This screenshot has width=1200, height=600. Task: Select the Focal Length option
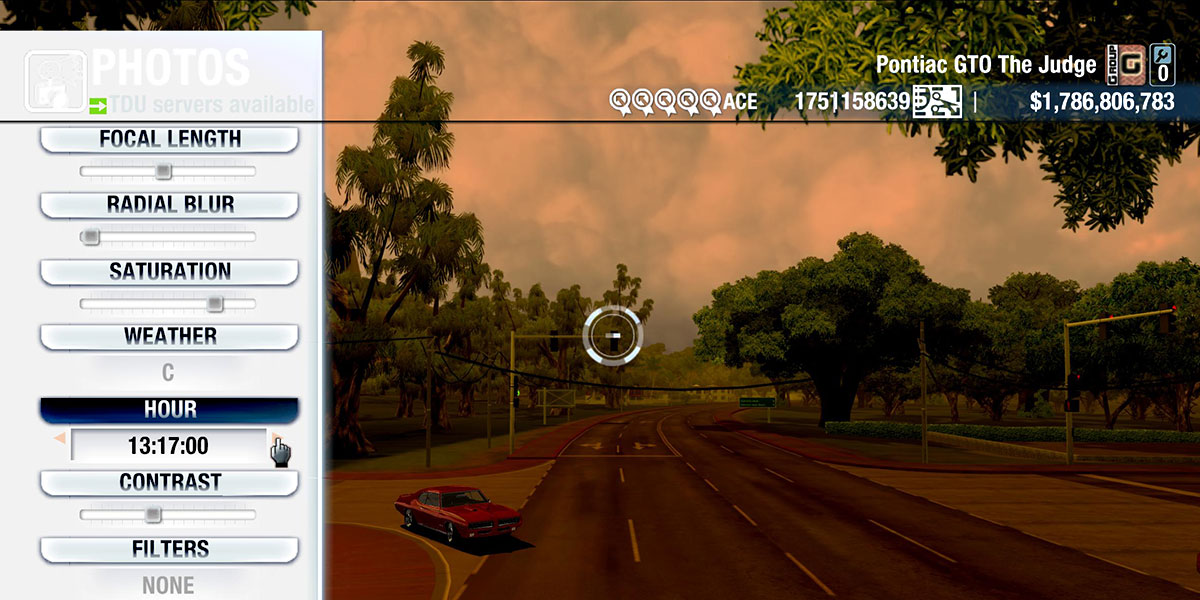[169, 139]
